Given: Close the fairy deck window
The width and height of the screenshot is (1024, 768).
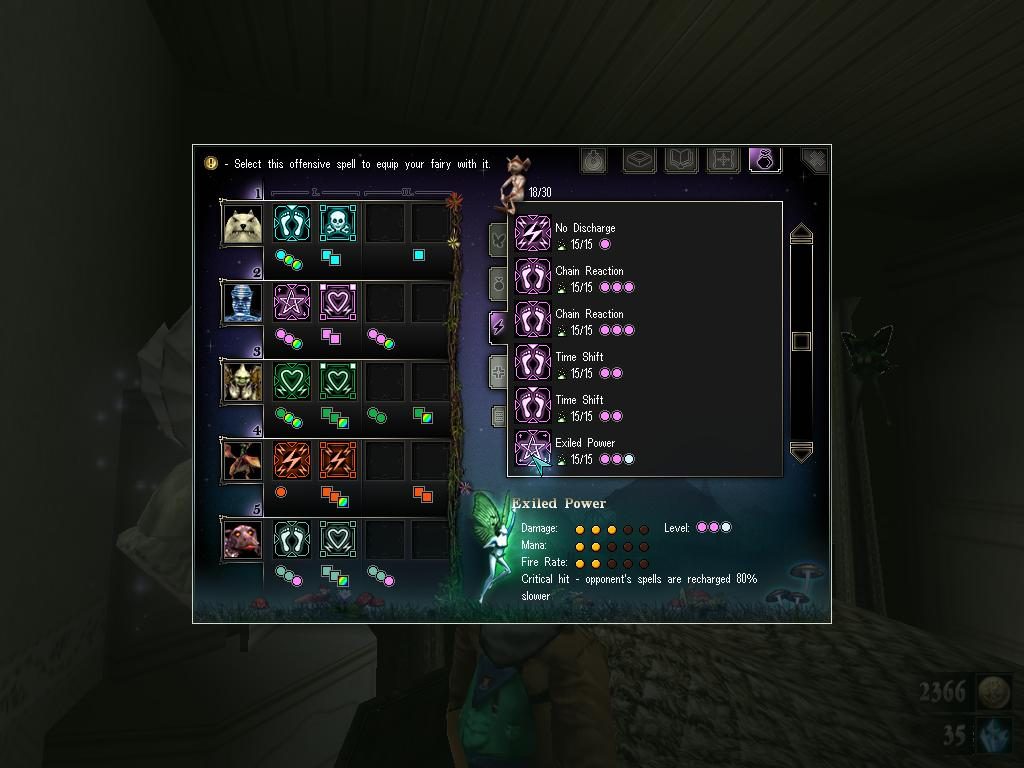Looking at the screenshot, I should point(814,160).
